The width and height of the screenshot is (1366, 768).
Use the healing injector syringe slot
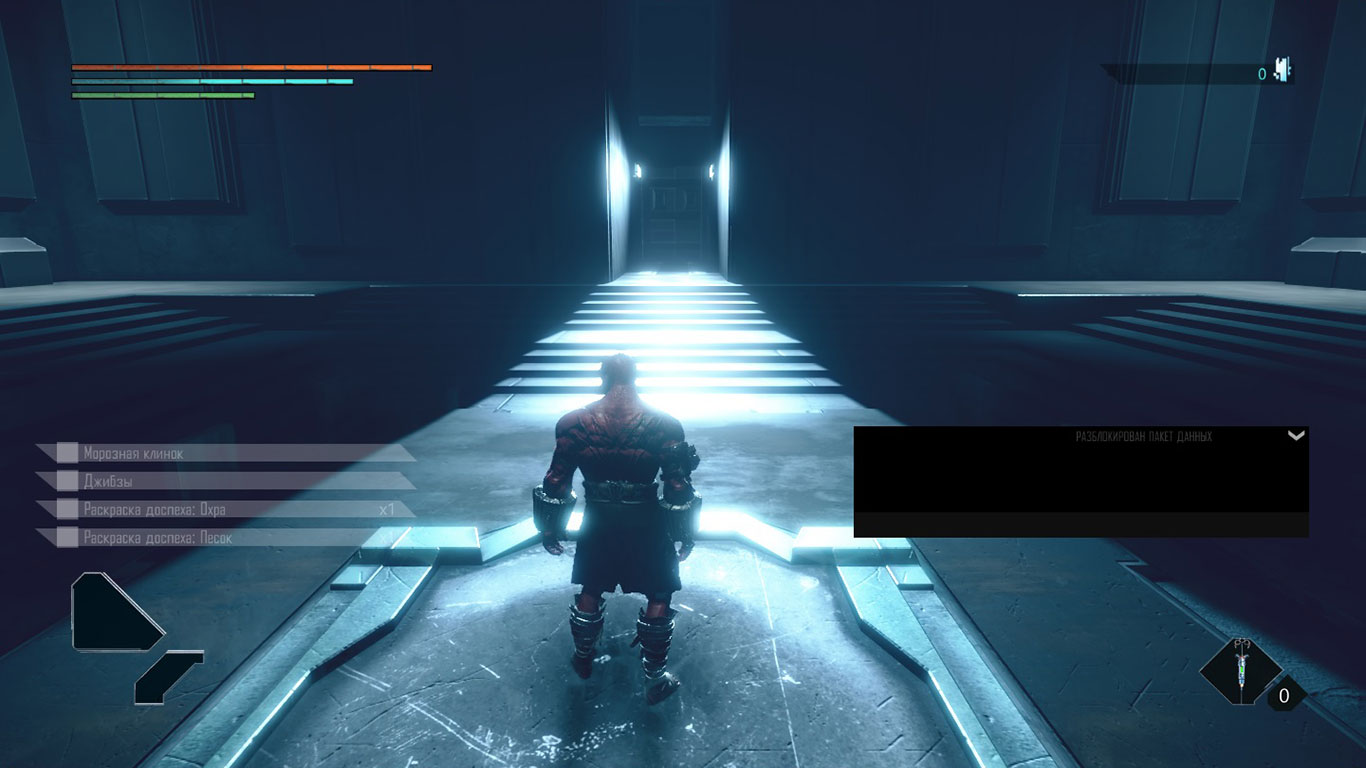[1241, 669]
